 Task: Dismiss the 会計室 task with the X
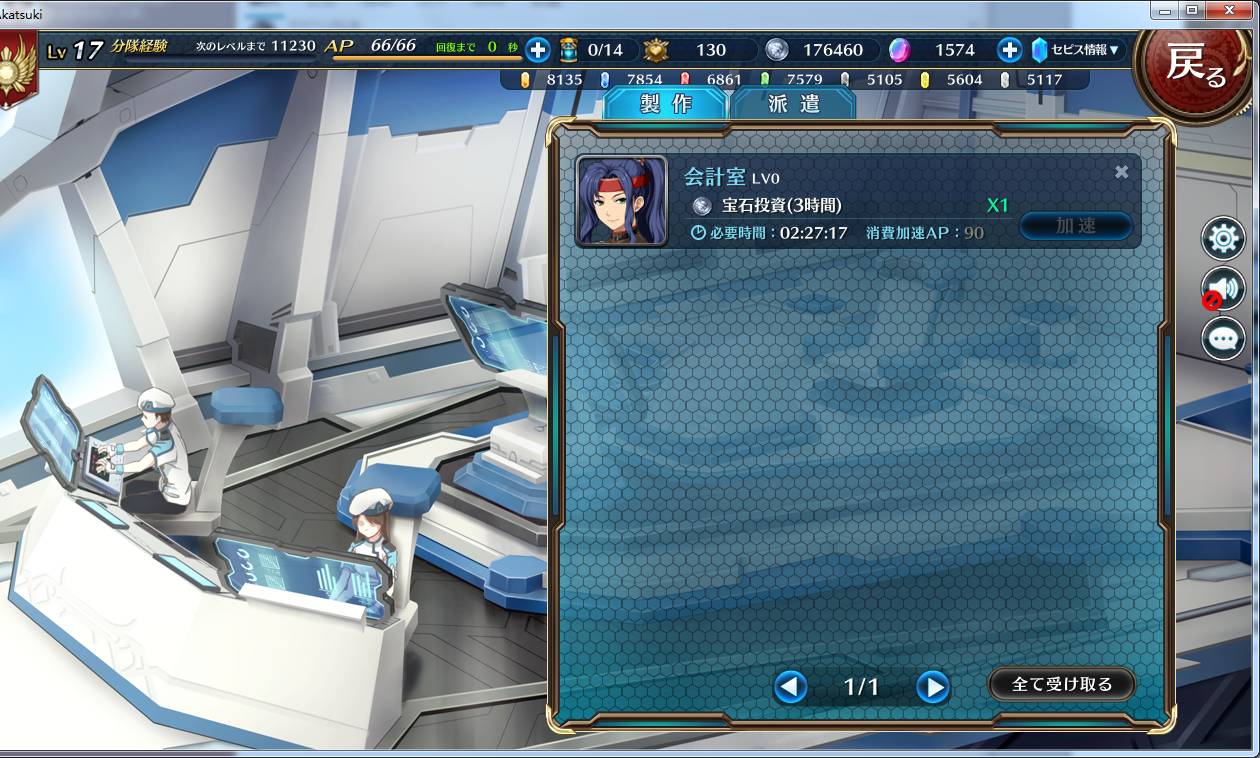(1122, 172)
